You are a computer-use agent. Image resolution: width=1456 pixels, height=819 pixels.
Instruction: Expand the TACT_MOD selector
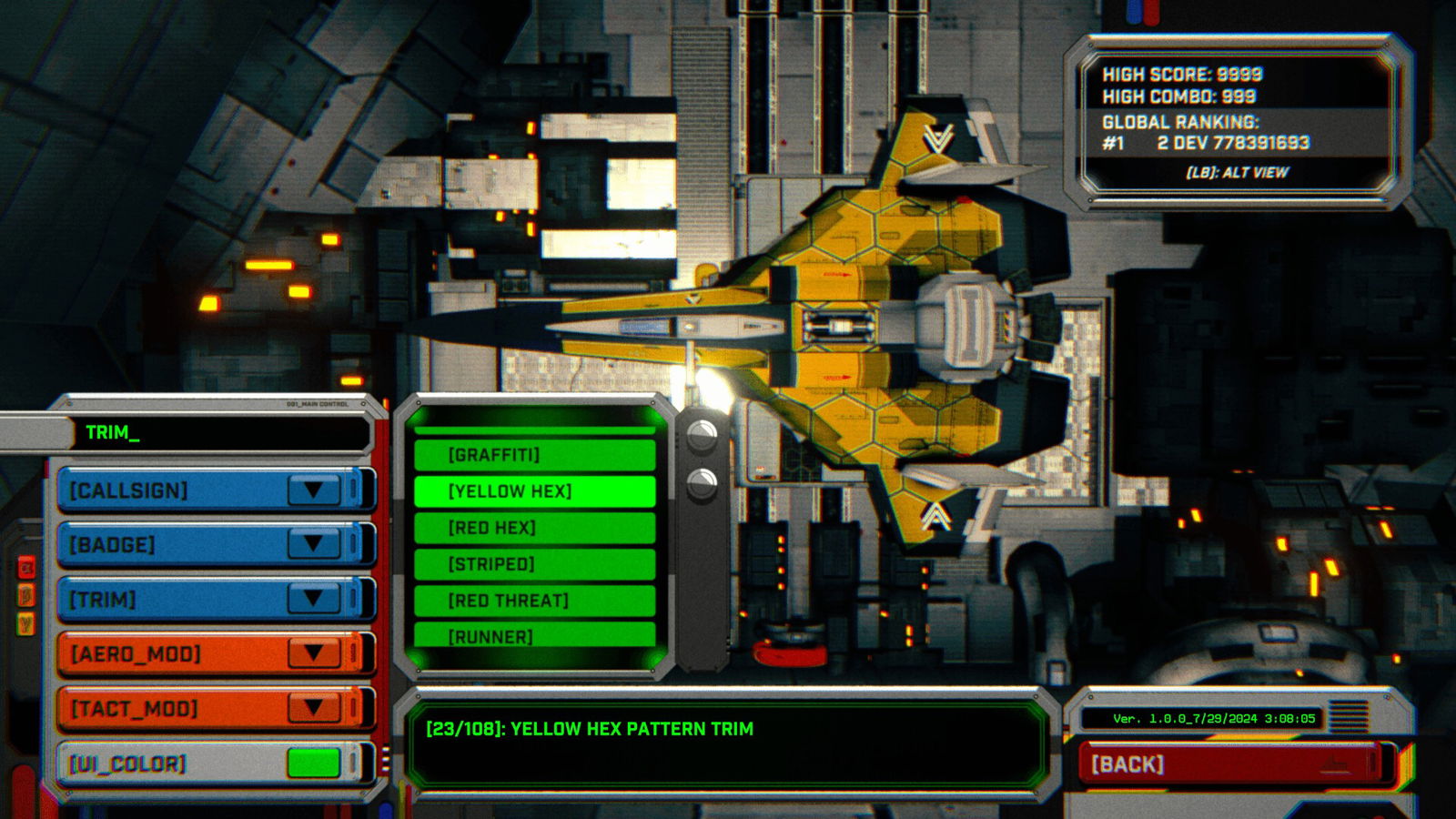point(314,707)
